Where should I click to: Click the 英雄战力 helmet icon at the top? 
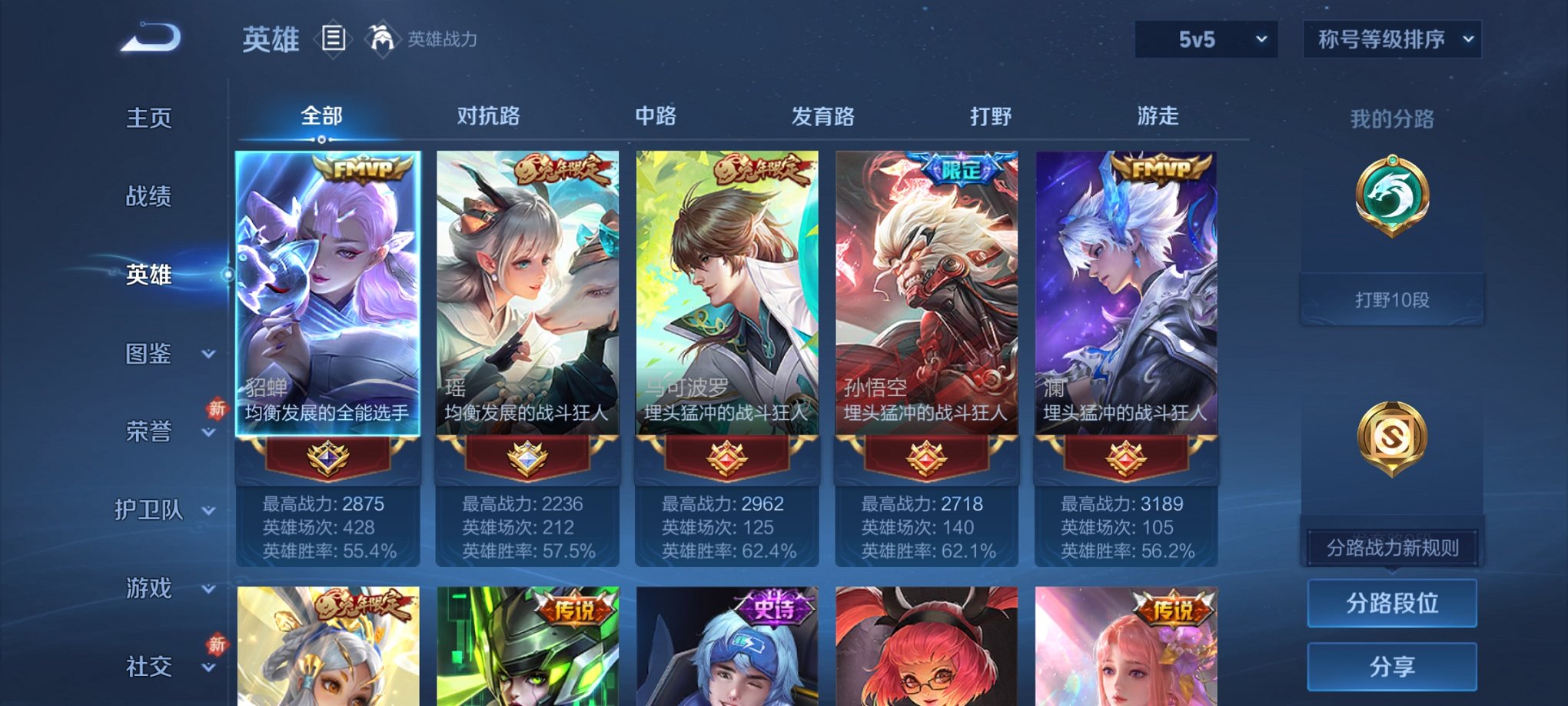(382, 37)
